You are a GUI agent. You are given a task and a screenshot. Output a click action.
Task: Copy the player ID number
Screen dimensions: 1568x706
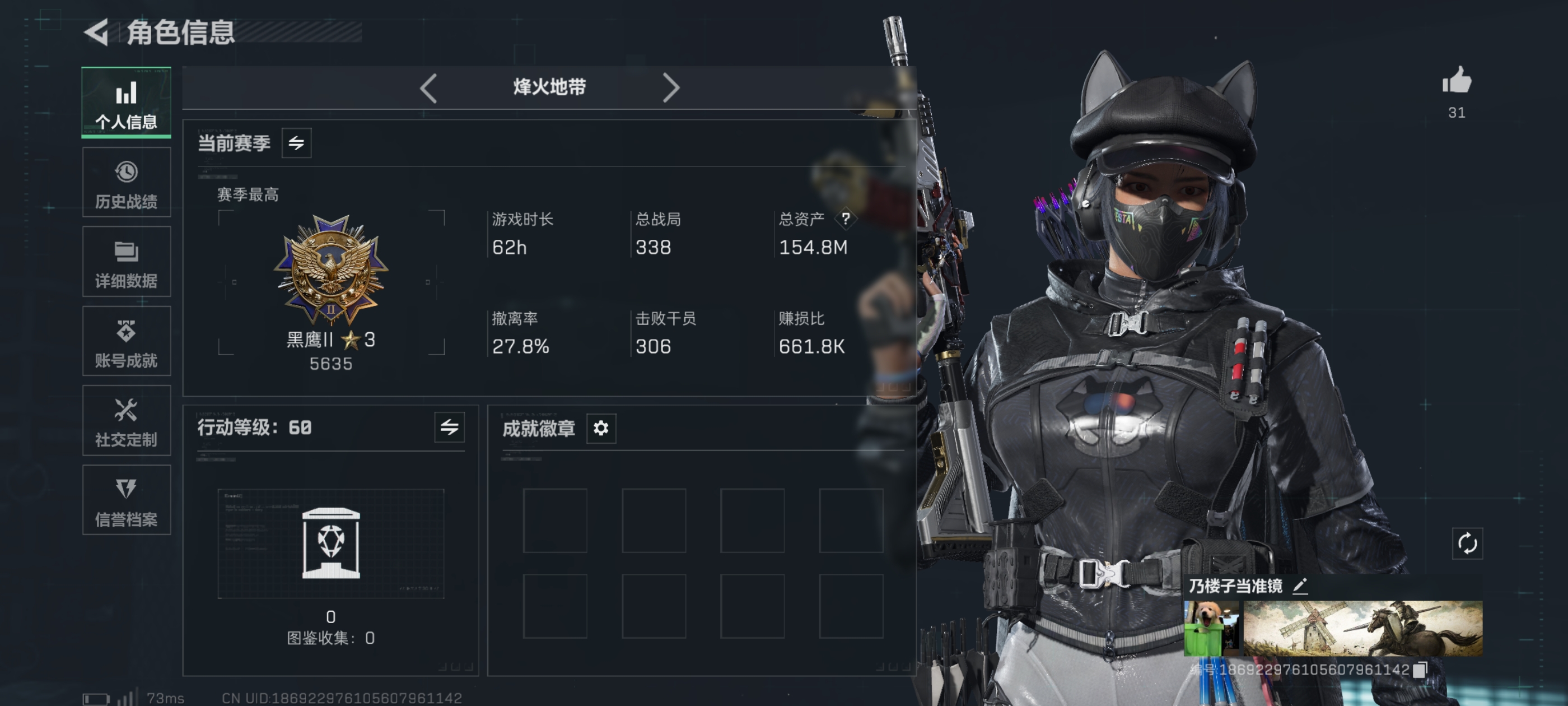pyautogui.click(x=1420, y=670)
